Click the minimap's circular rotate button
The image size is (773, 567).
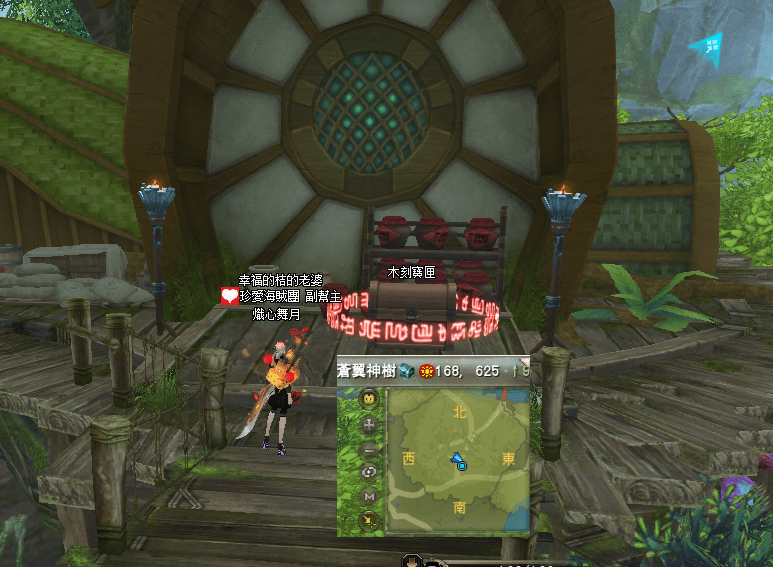click(369, 472)
